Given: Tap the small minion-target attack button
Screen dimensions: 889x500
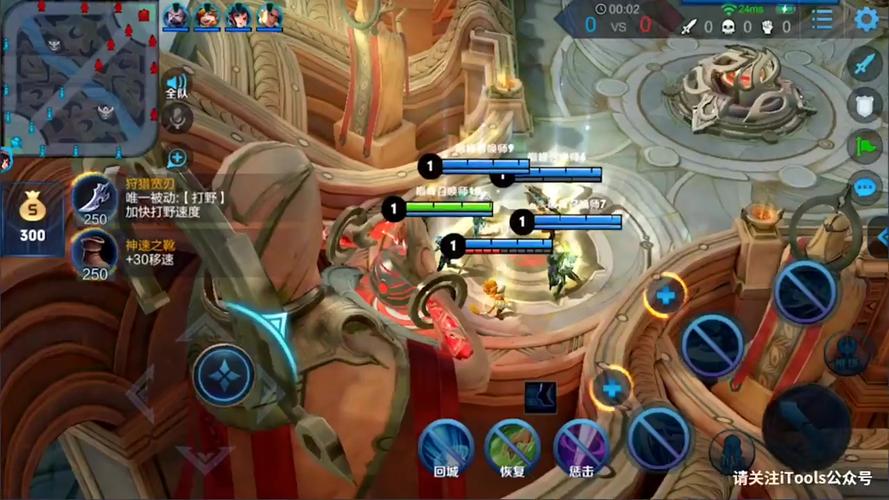Looking at the screenshot, I should tap(732, 452).
